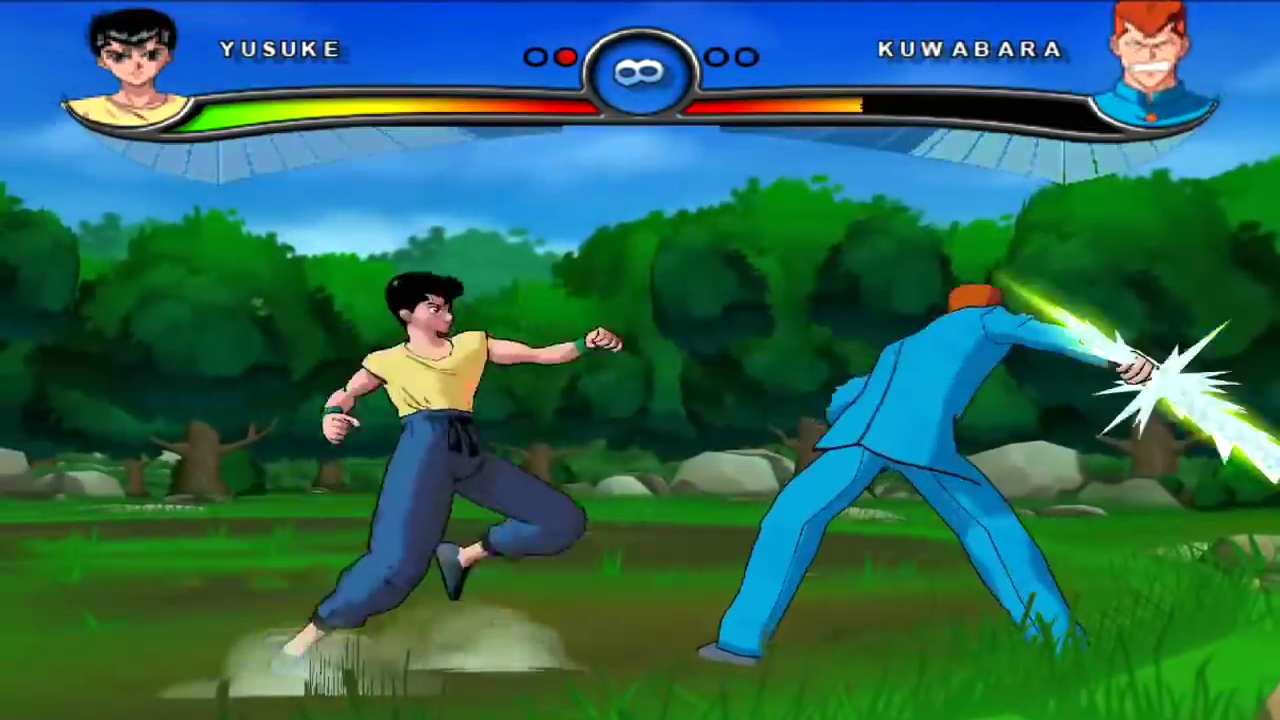
Task: Click the leftmost round circle on Yusuke's side
Action: [535, 57]
